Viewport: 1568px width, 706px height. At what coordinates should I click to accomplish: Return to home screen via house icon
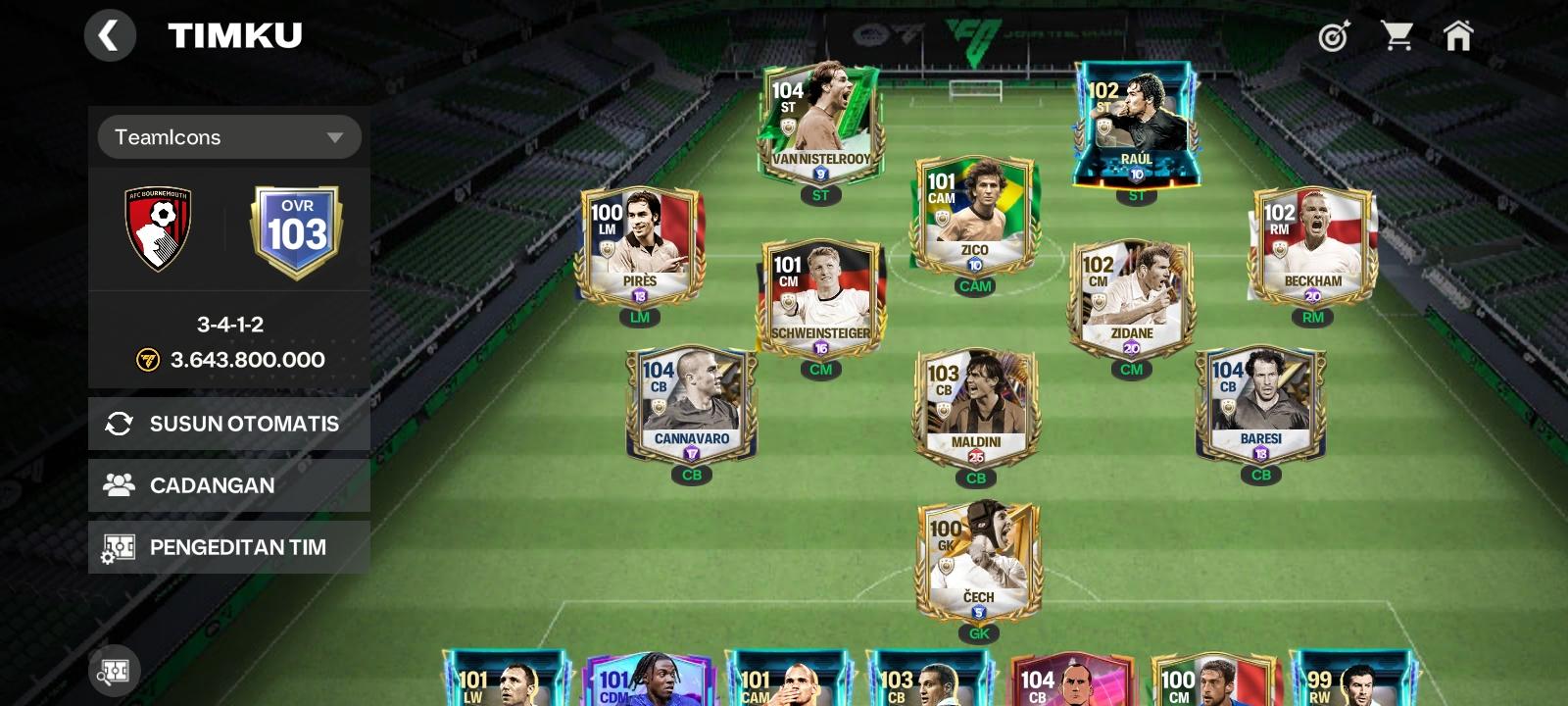pyautogui.click(x=1458, y=35)
